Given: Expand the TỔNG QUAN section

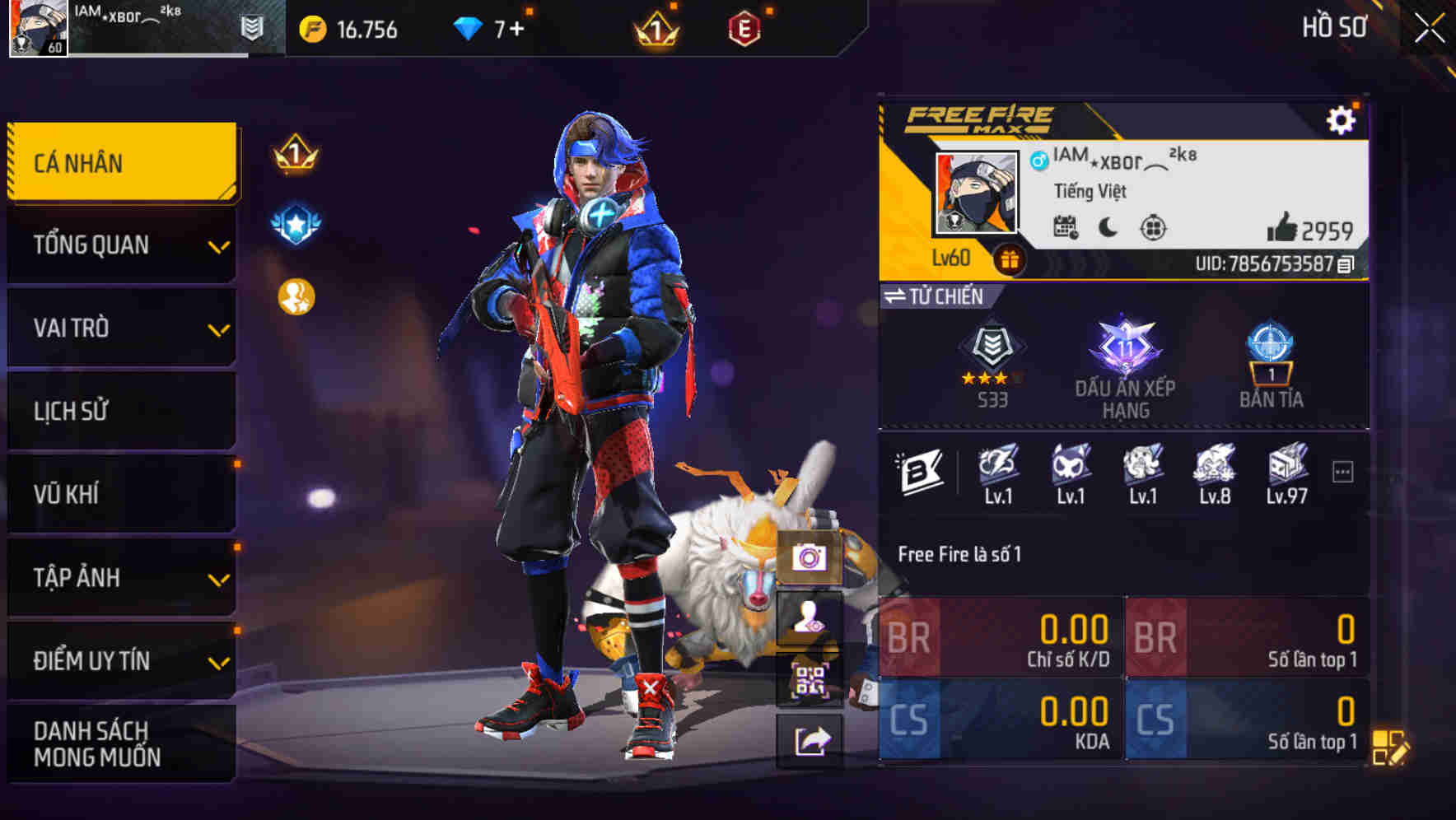Looking at the screenshot, I should click(120, 245).
